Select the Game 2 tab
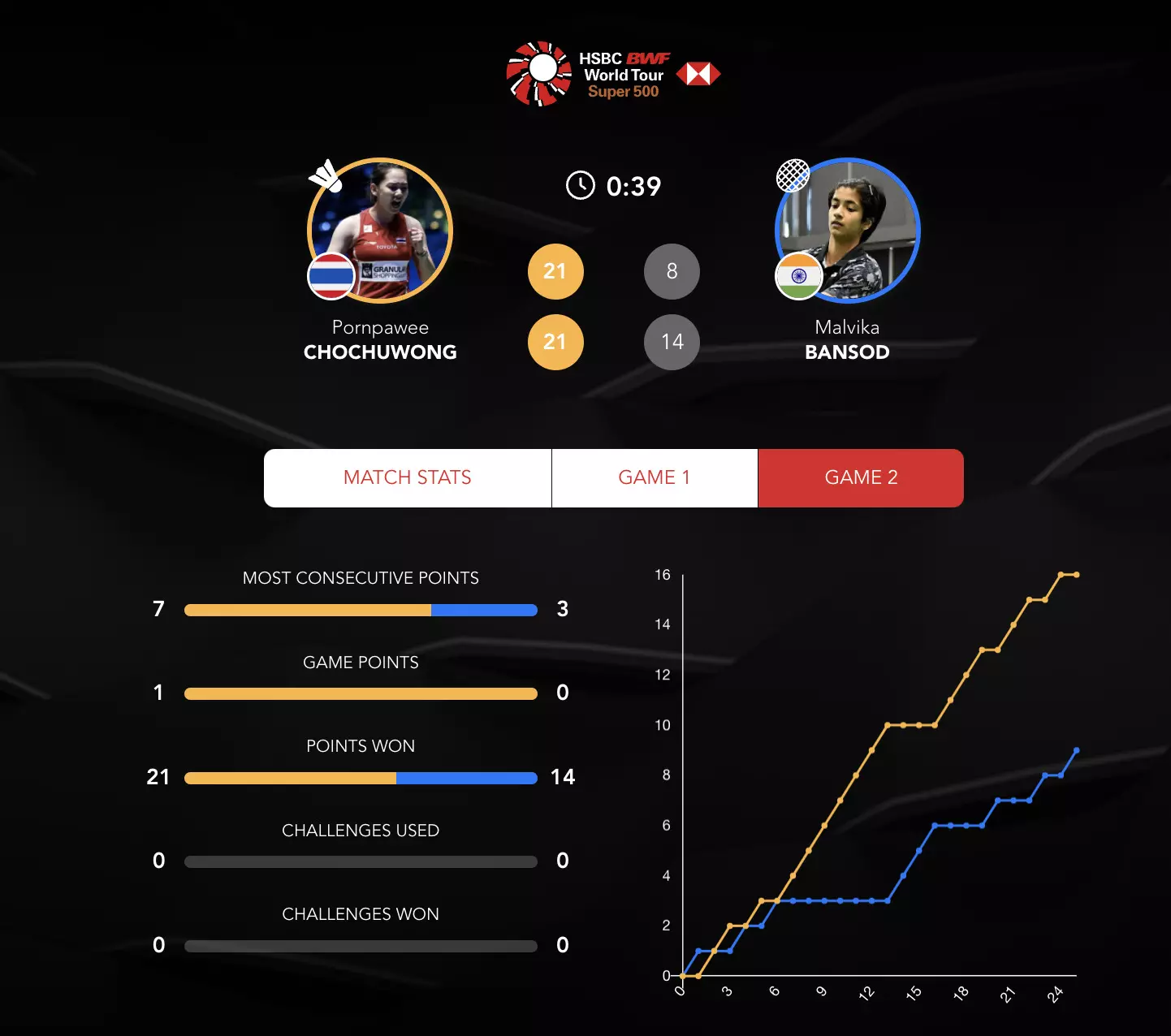 (861, 477)
